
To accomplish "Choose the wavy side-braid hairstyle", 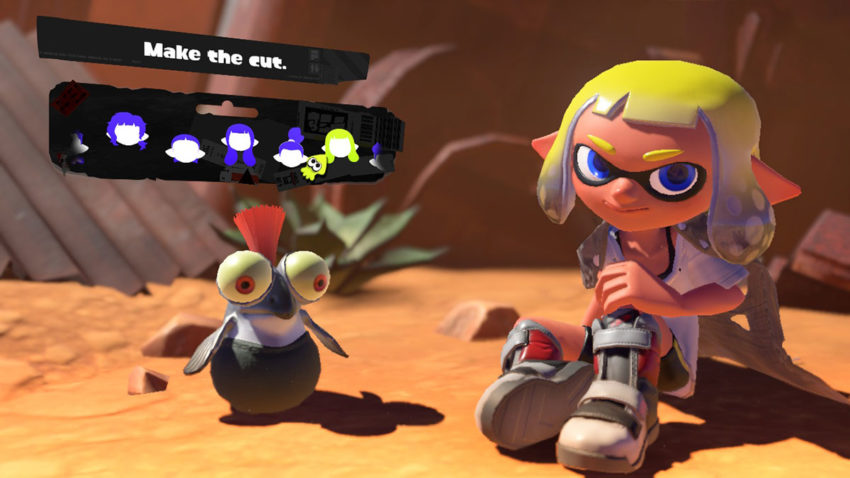I will tap(128, 130).
